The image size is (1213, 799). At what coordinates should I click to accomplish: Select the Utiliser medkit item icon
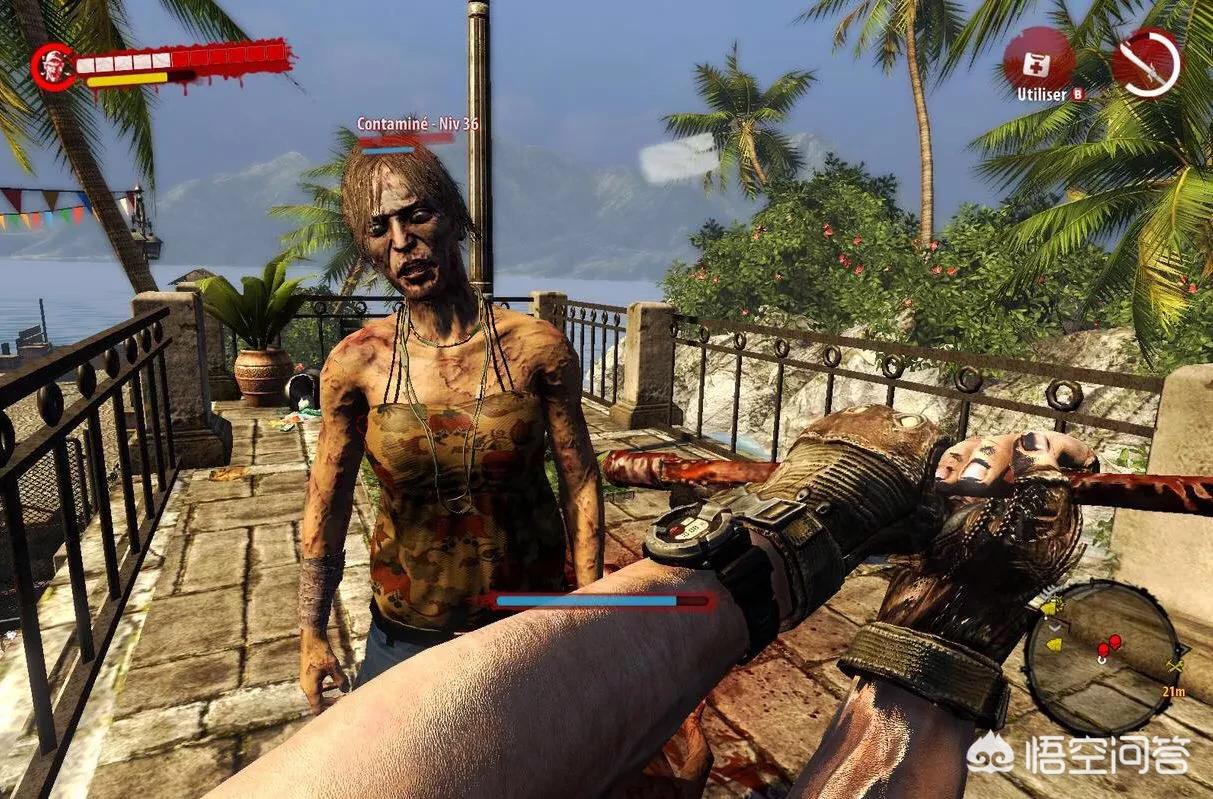coord(1039,60)
